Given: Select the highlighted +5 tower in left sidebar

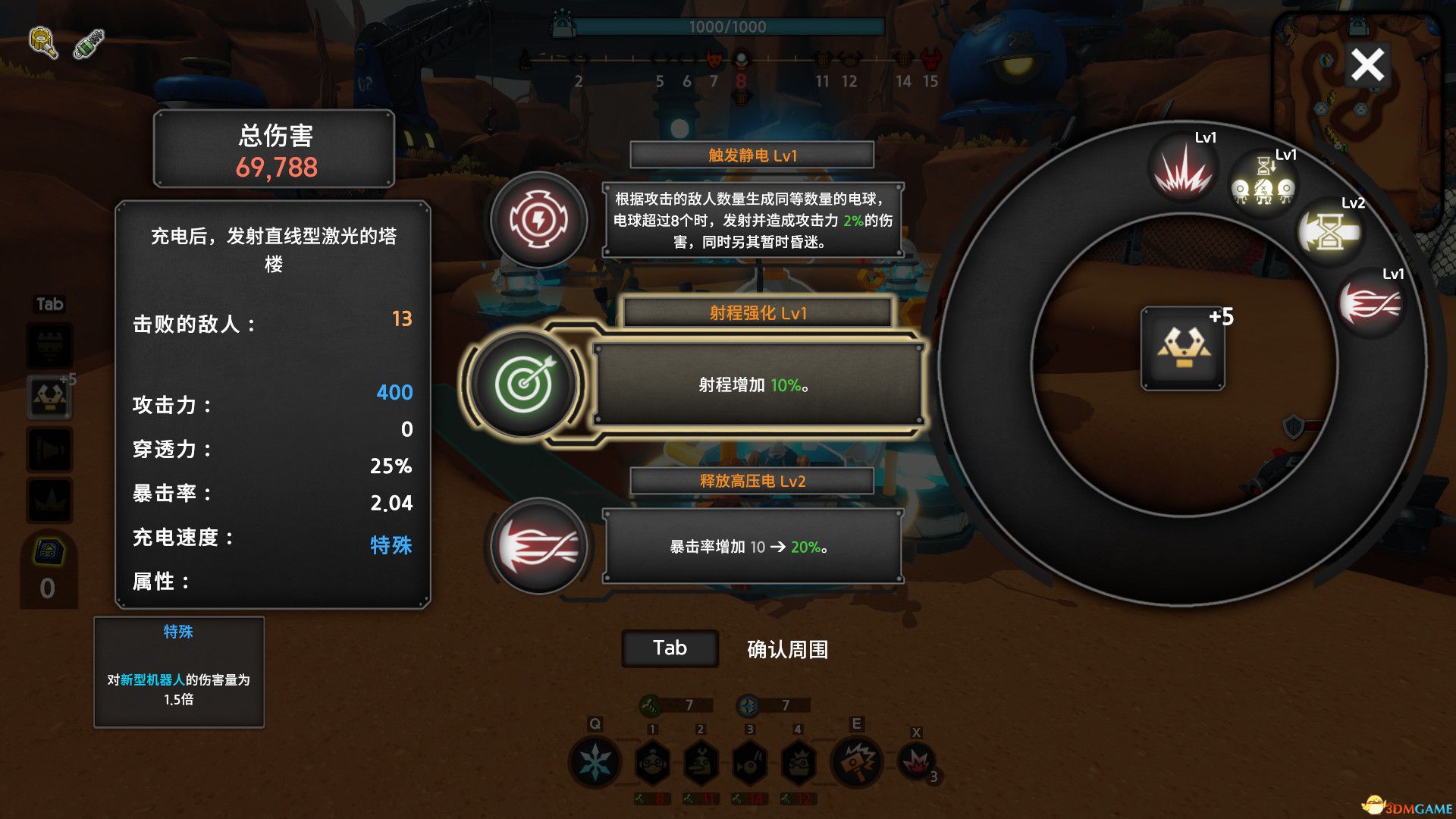Looking at the screenshot, I should pos(50,397).
